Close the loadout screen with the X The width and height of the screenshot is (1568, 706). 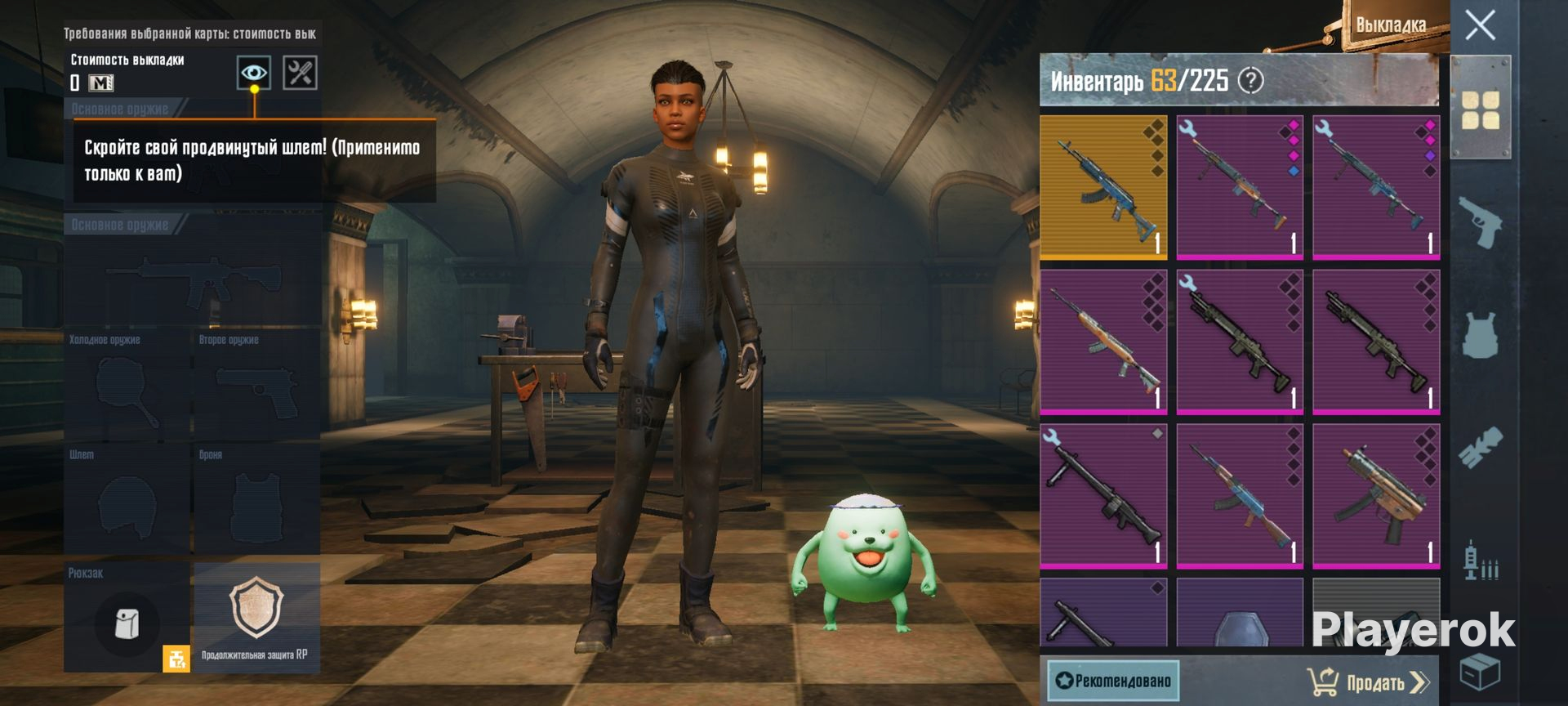[1480, 25]
